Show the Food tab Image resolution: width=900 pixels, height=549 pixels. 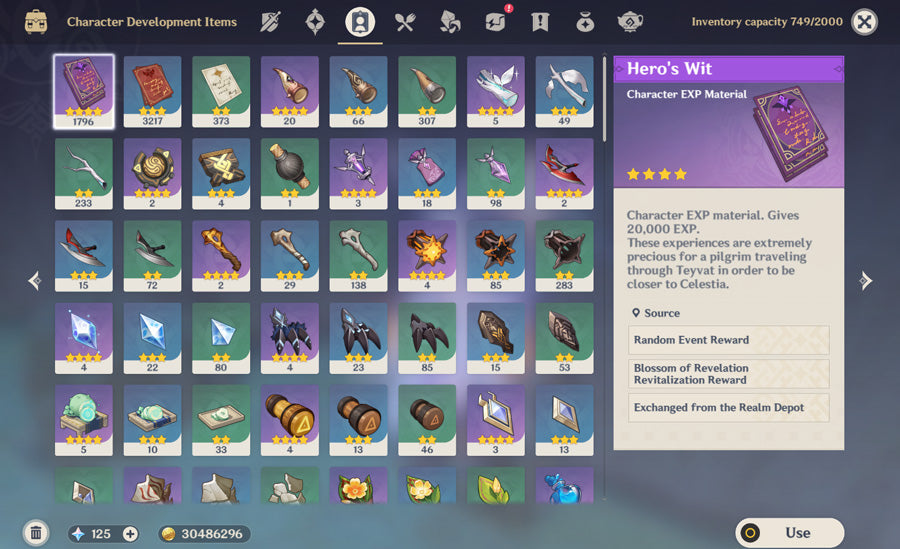point(405,21)
